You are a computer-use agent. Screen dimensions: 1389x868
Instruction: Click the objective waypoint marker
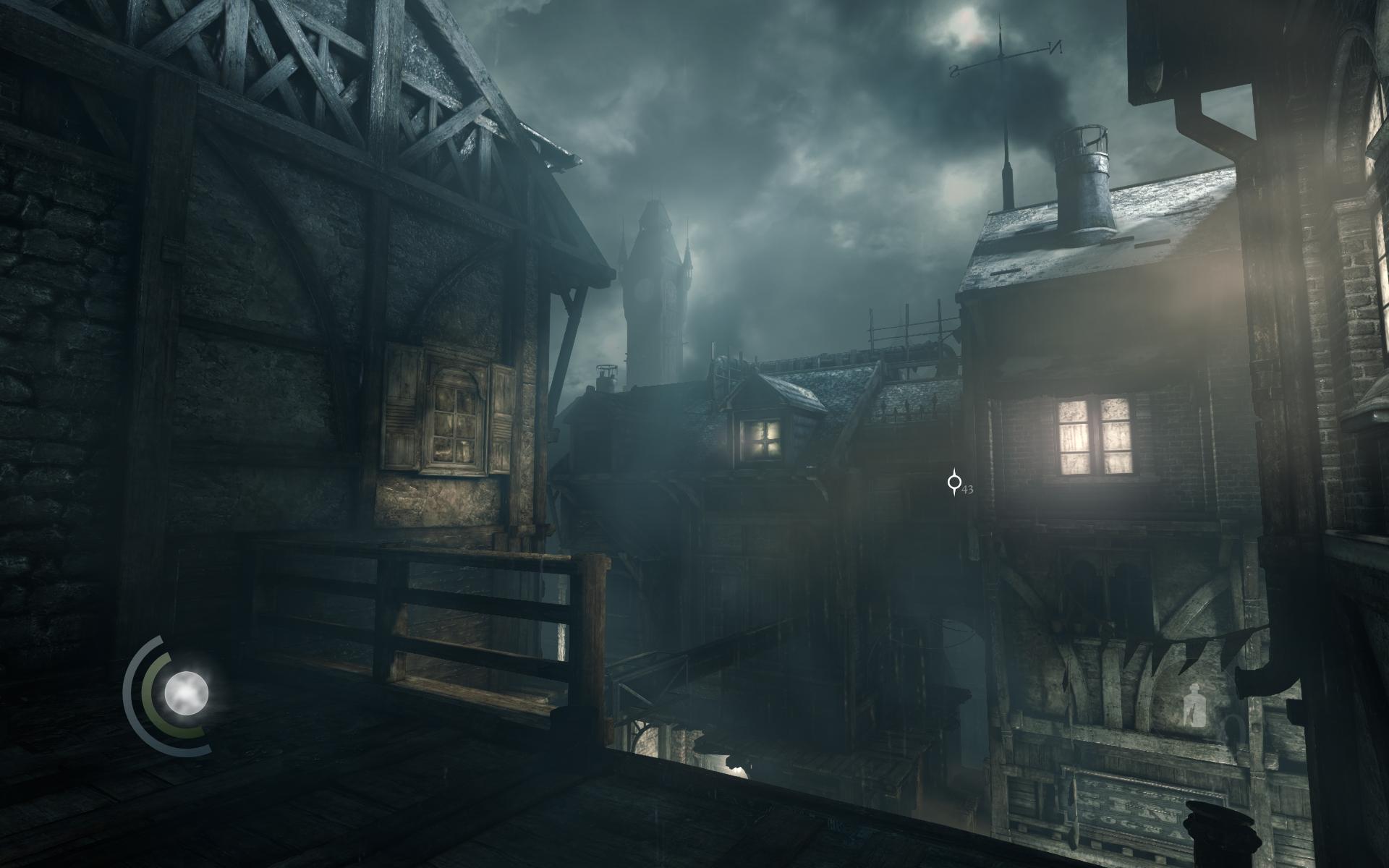click(x=955, y=482)
